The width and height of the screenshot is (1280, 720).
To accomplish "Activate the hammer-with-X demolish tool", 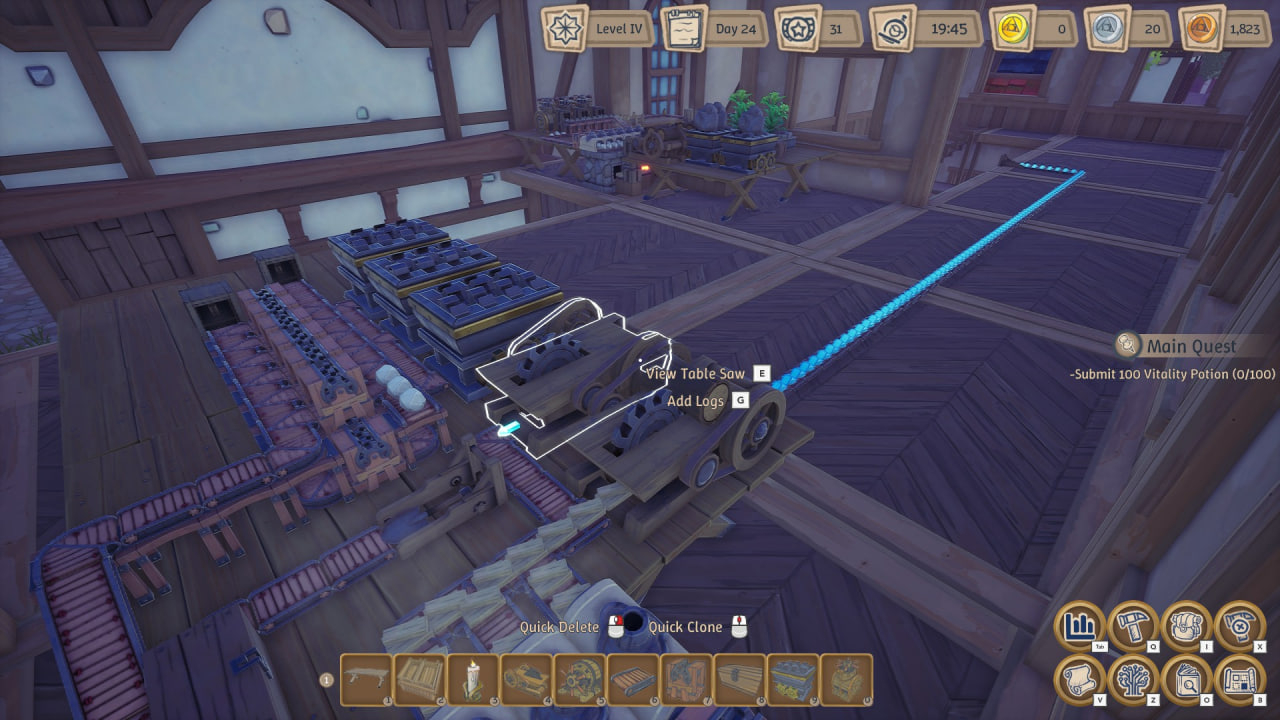I will 1240,627.
